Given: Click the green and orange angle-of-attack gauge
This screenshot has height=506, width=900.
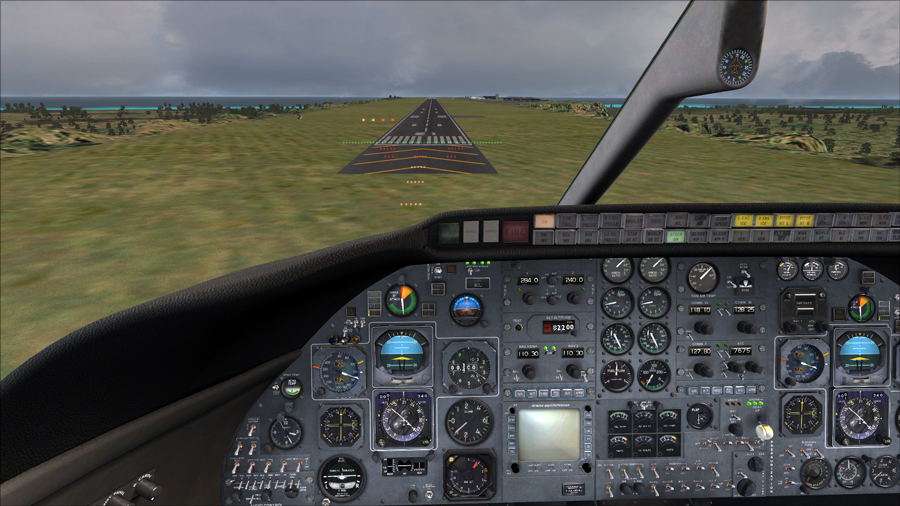Looking at the screenshot, I should pos(402,300).
